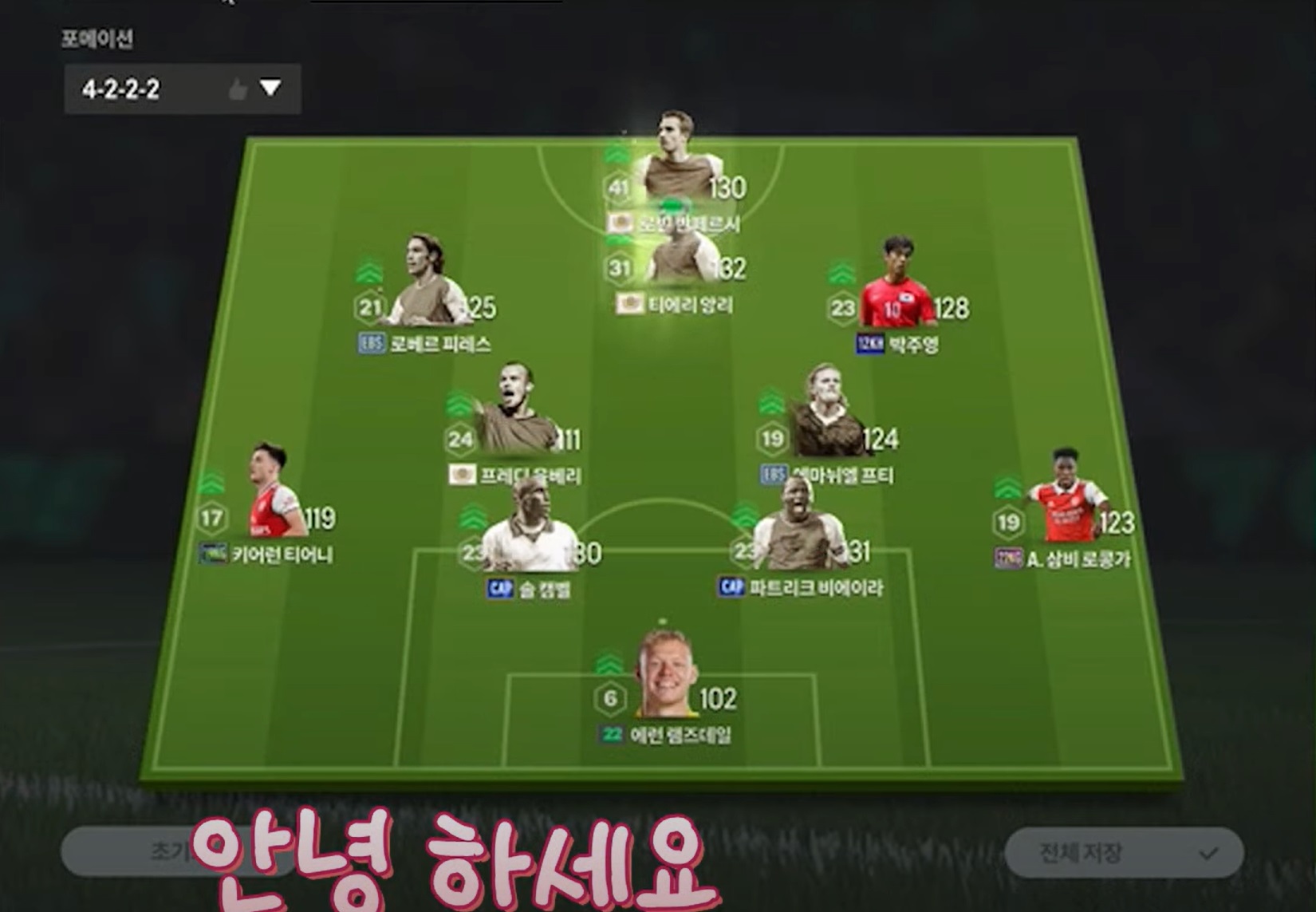Click the thumbs-up recommended formation icon

237,89
